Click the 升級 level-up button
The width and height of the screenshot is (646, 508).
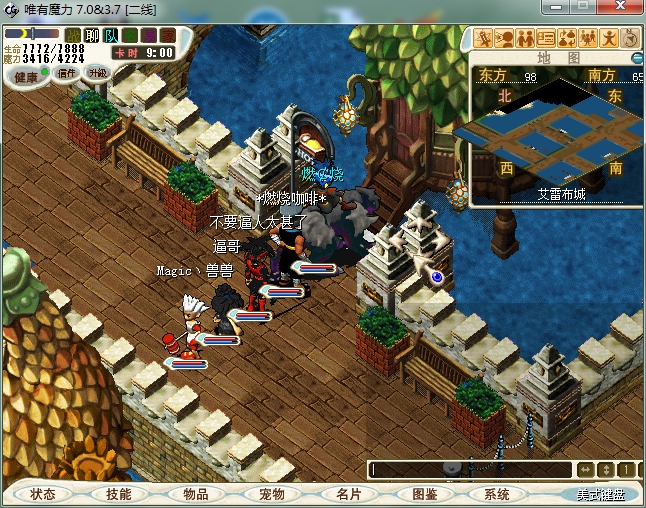click(x=97, y=72)
